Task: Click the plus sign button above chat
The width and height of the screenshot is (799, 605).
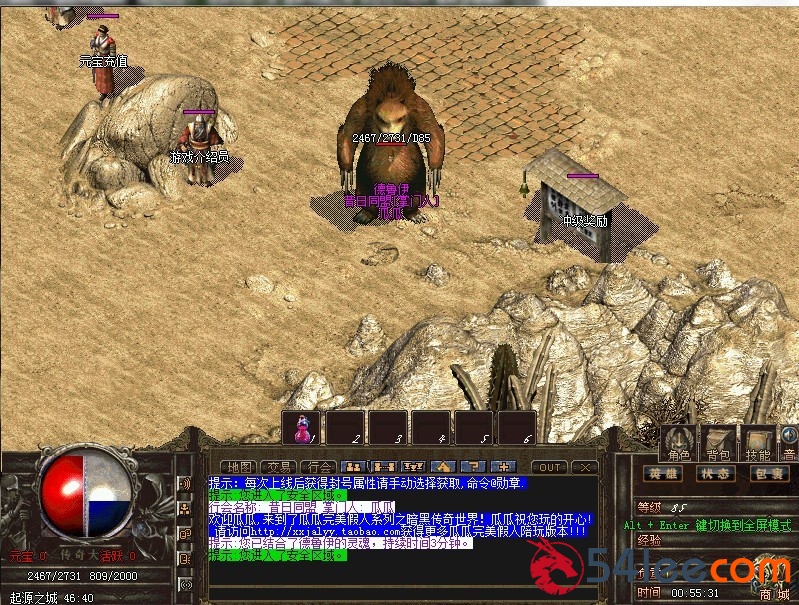Action: pos(503,467)
